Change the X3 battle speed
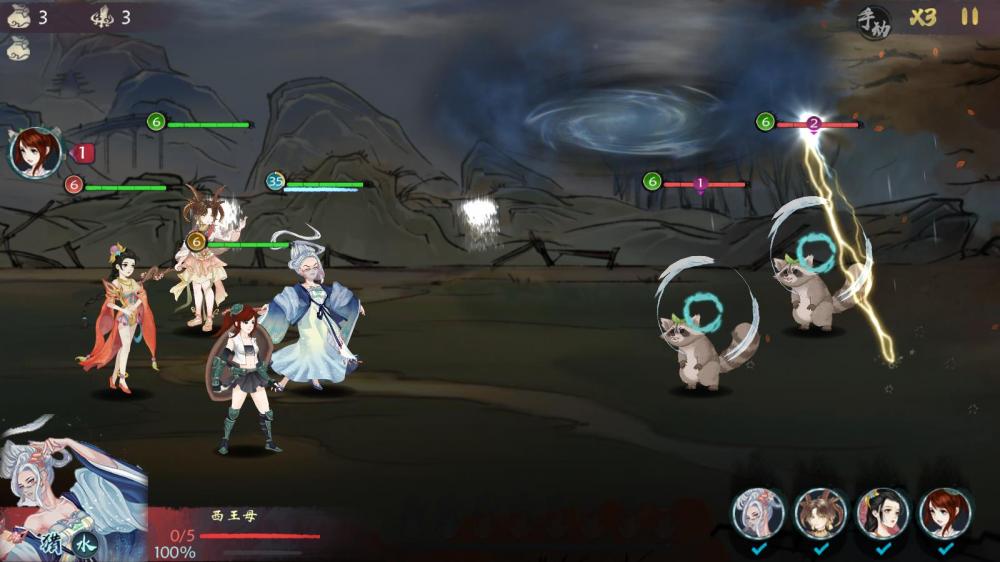The width and height of the screenshot is (1000, 562). (x=923, y=18)
